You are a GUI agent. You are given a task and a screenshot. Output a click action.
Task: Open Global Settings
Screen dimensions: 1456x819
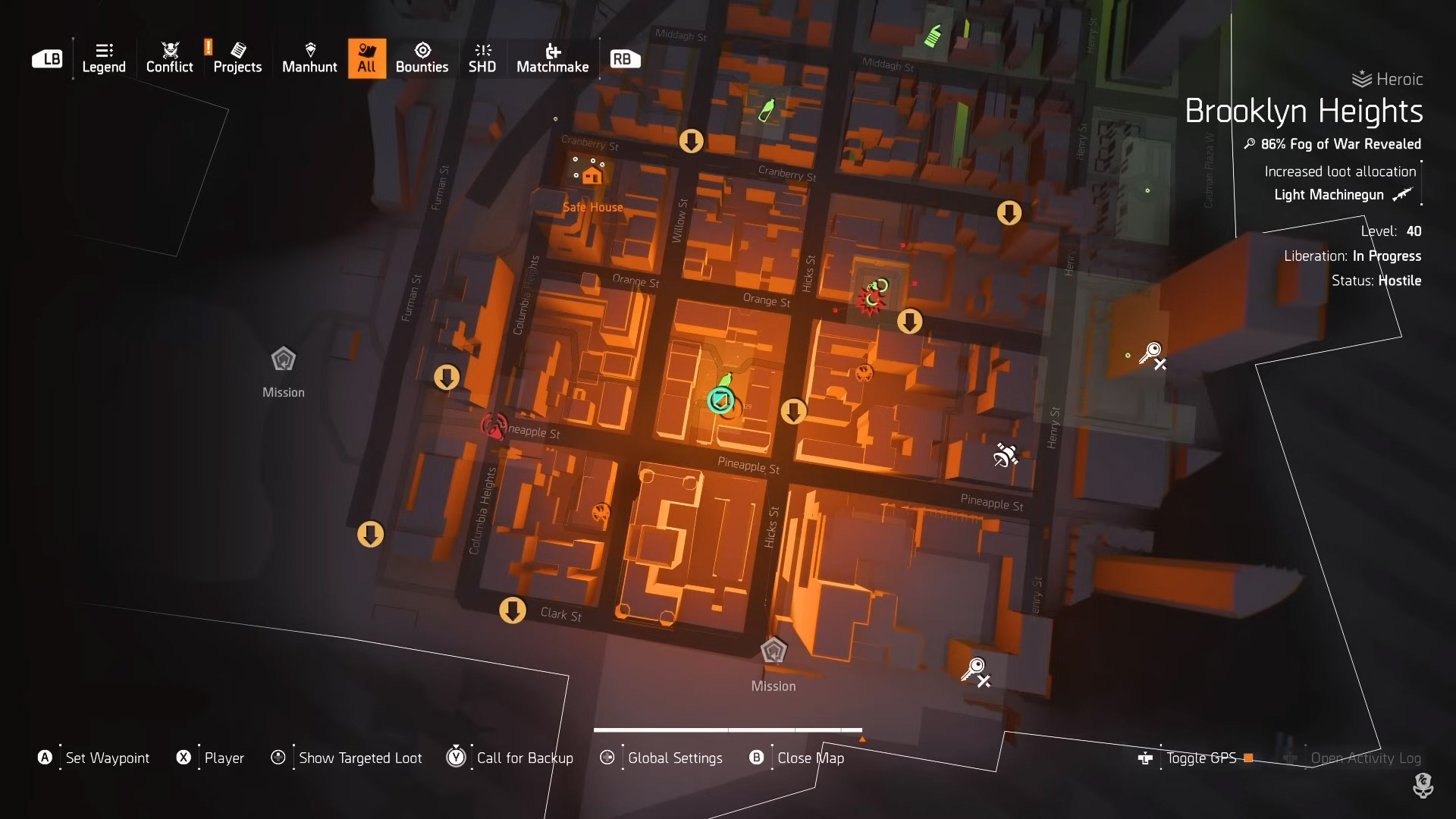674,758
